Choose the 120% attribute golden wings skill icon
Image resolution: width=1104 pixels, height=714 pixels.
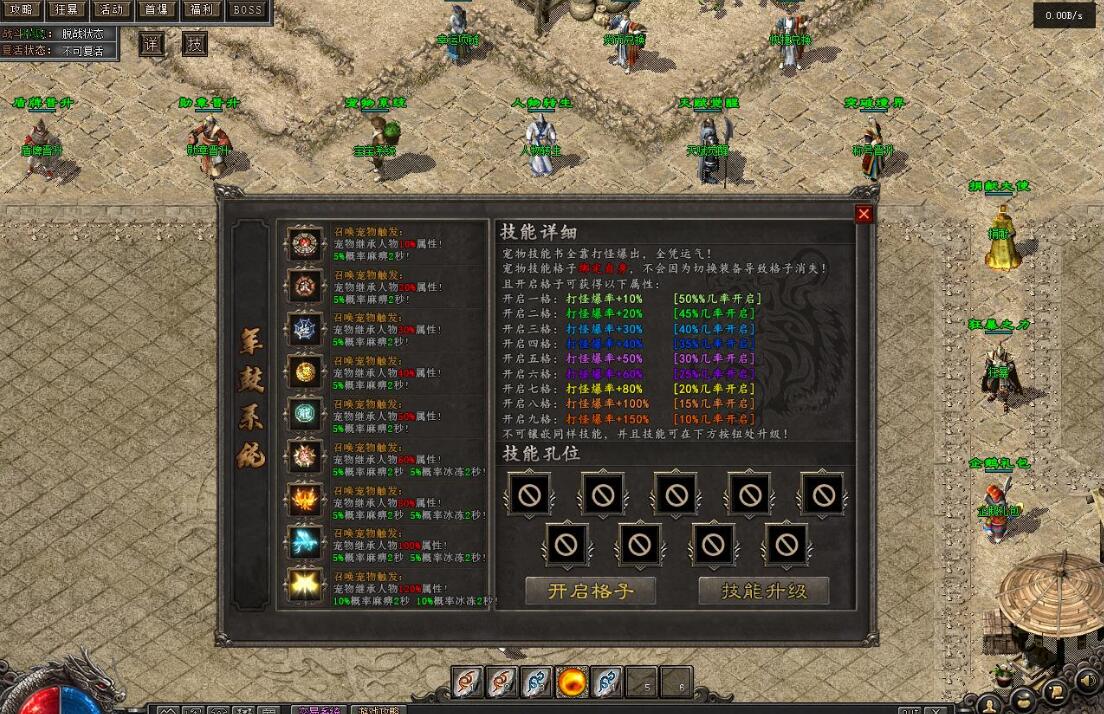[305, 584]
